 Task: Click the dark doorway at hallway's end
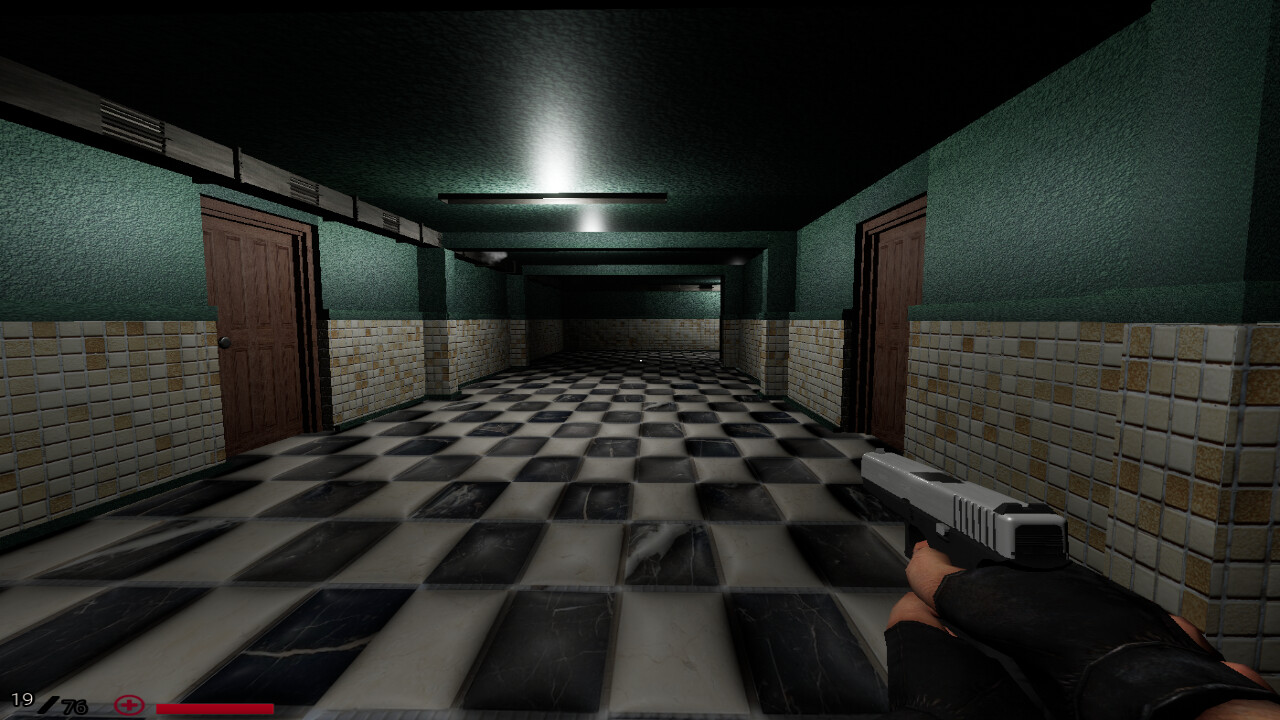coord(640,310)
